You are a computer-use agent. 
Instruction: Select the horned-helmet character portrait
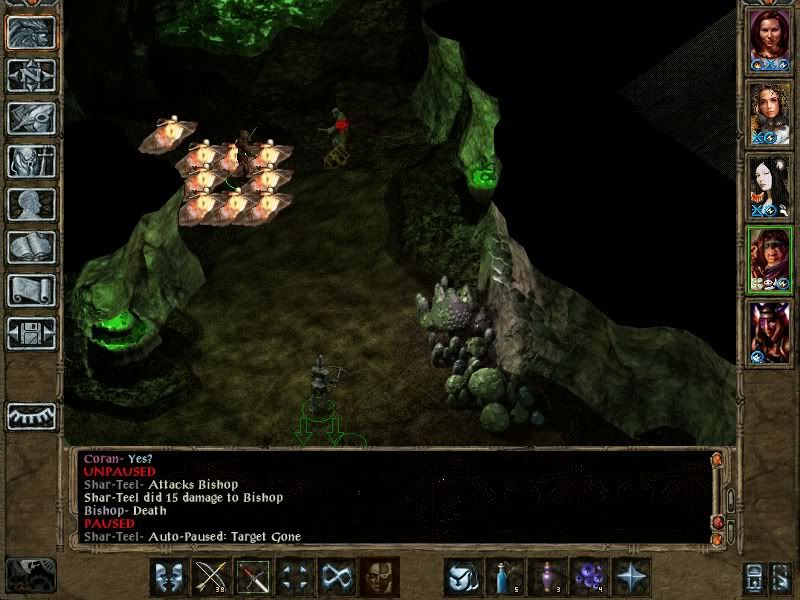(x=769, y=331)
